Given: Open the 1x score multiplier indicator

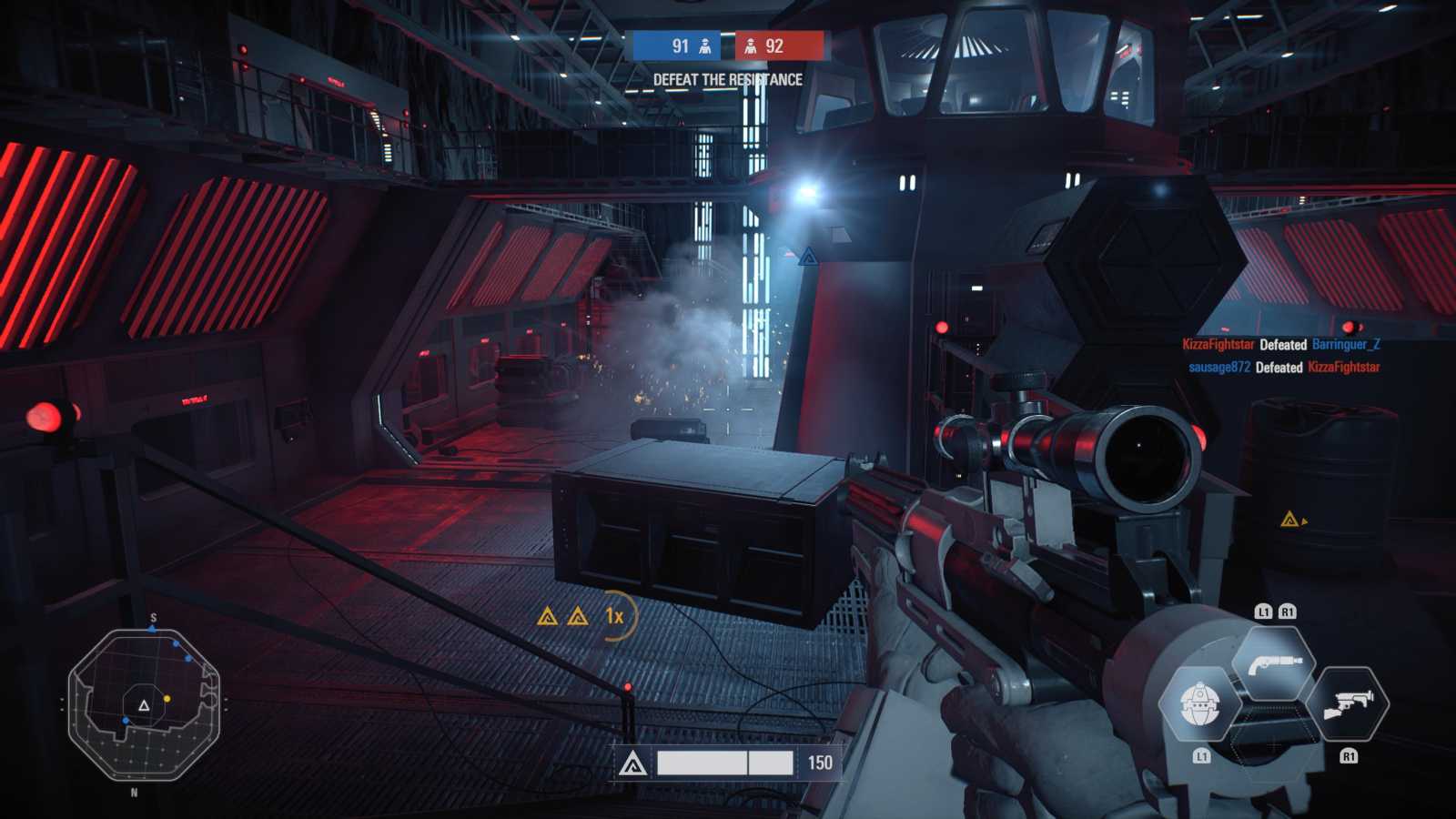Looking at the screenshot, I should 612,616.
